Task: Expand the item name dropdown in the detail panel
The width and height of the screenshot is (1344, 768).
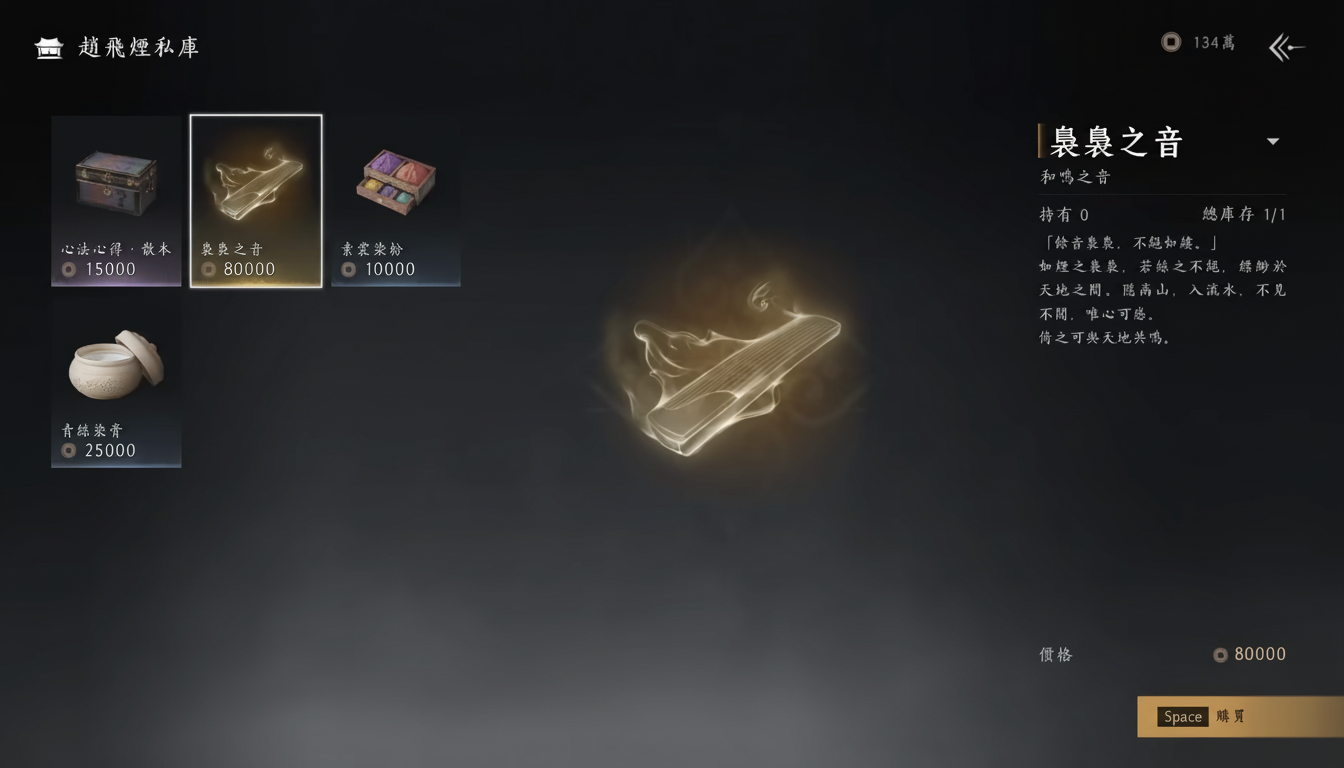Action: [x=1273, y=141]
